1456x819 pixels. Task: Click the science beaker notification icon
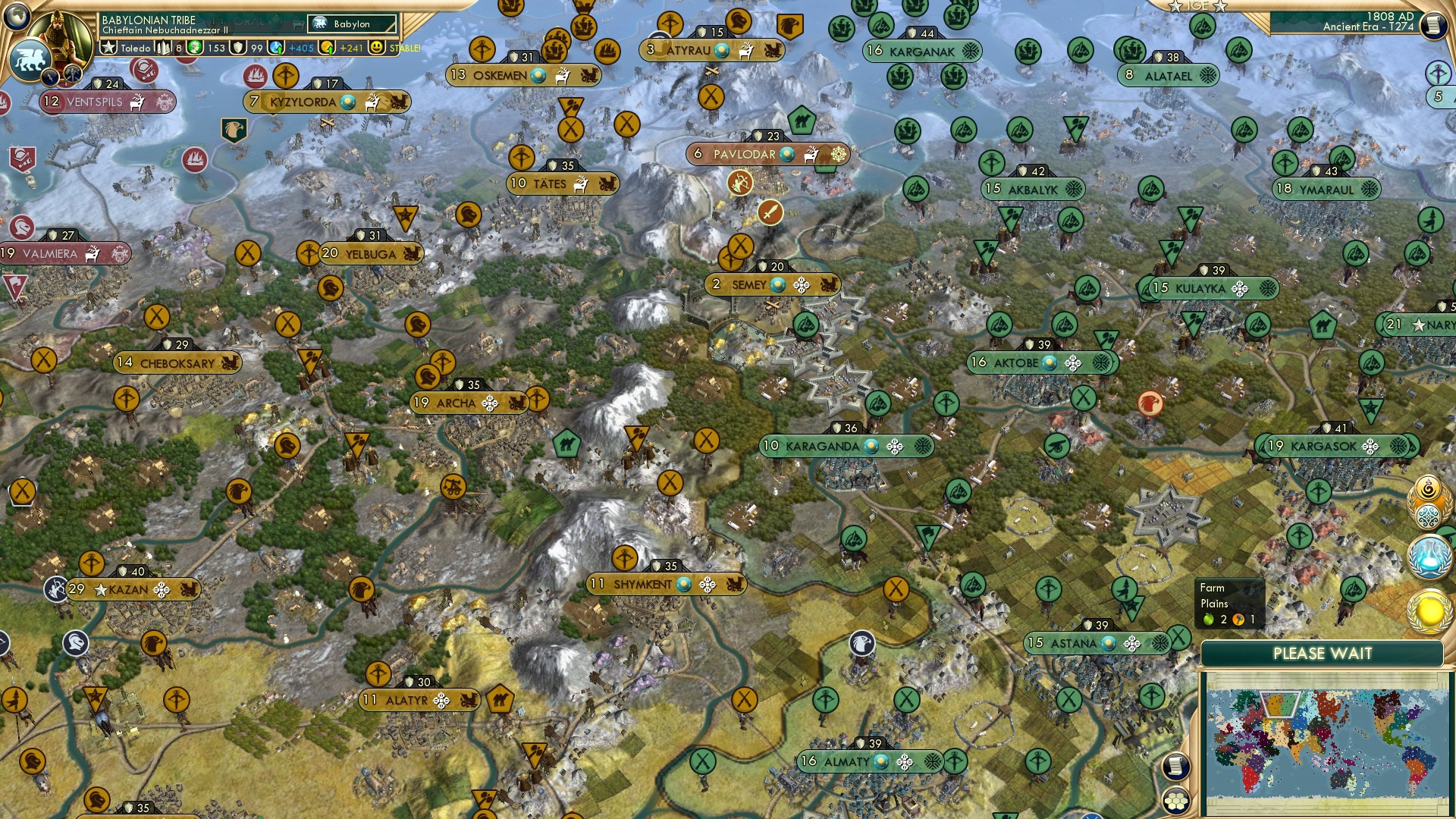(1429, 556)
